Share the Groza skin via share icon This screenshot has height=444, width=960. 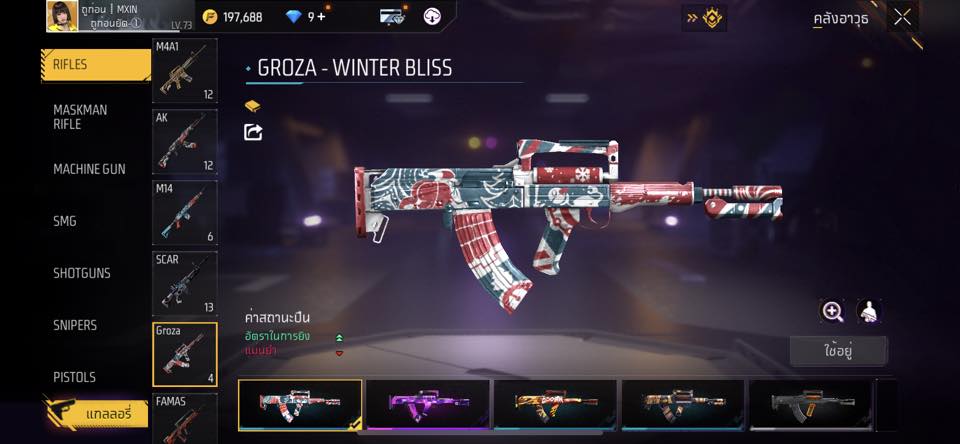click(x=253, y=132)
